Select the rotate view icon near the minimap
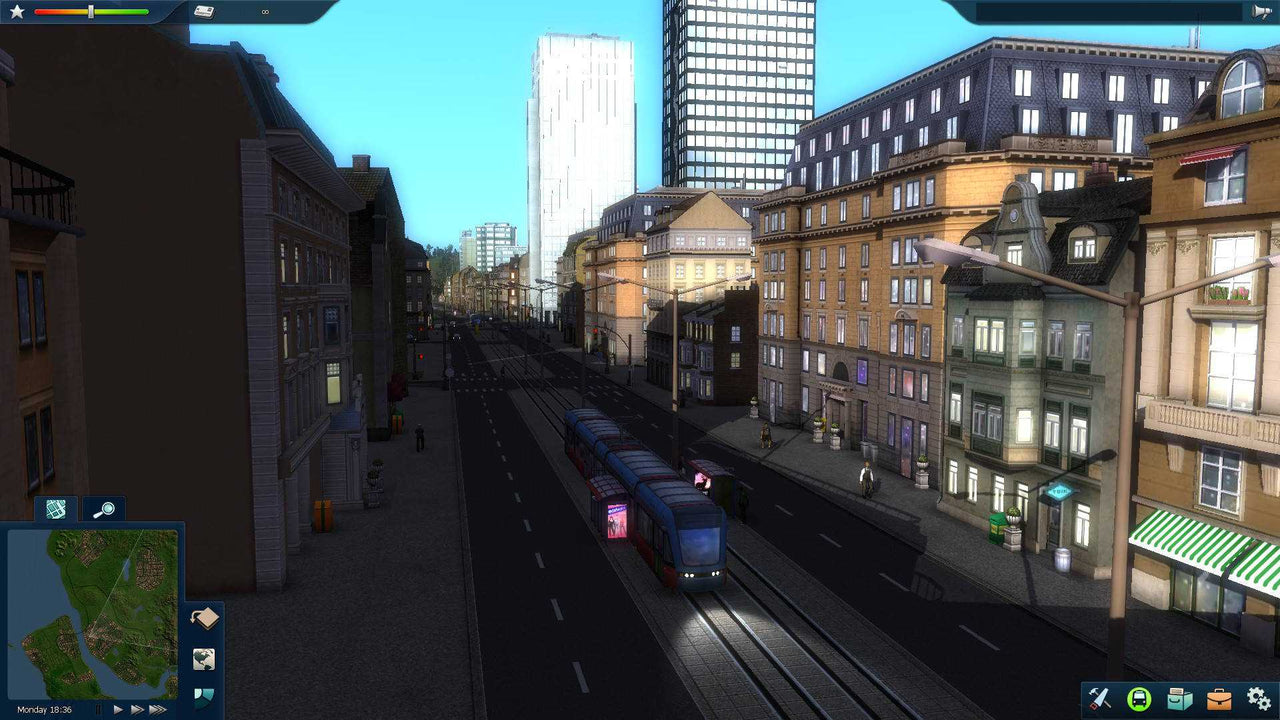The image size is (1280, 720). pos(204,617)
